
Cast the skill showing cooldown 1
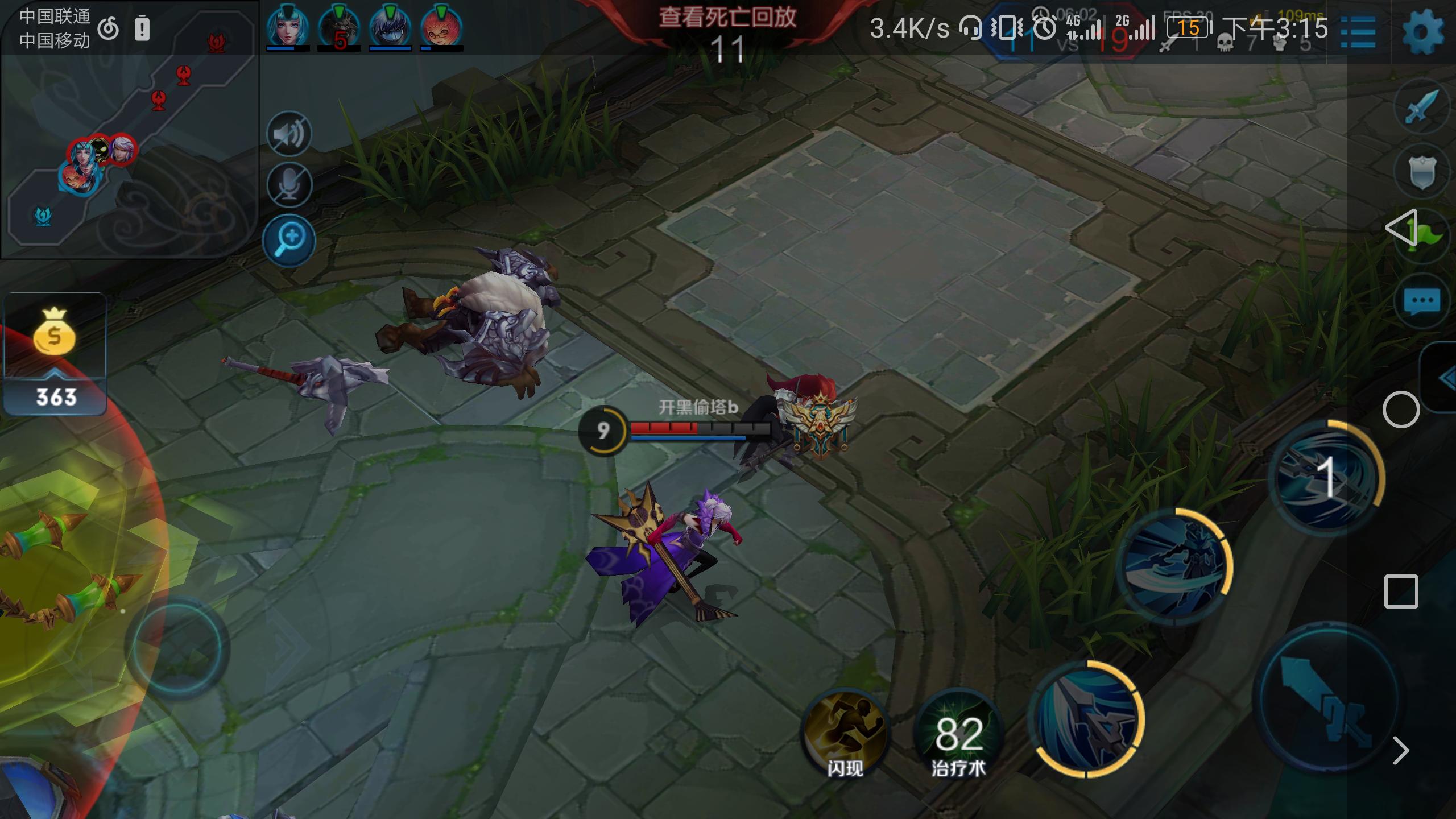point(1325,477)
